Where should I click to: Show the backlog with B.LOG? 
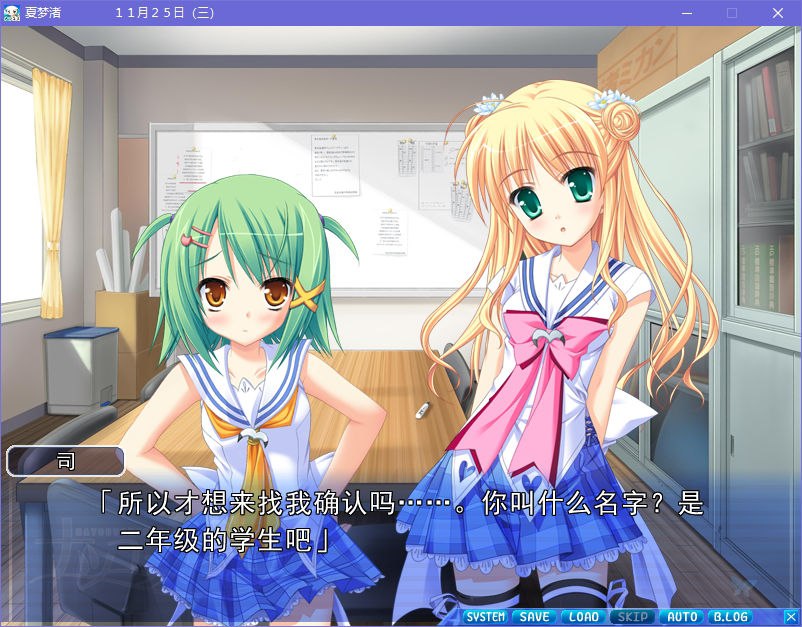[731, 617]
